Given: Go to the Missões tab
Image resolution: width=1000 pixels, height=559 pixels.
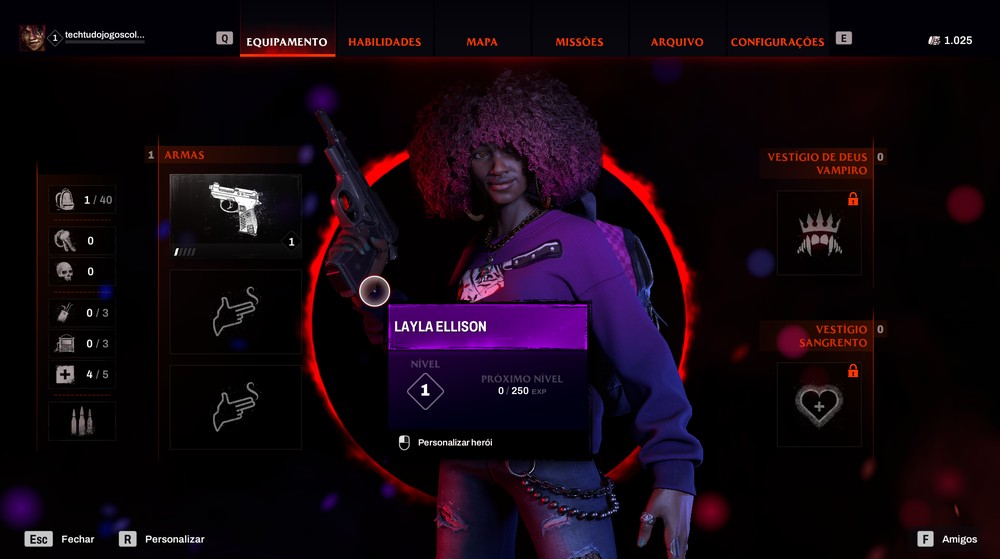Looking at the screenshot, I should coord(579,42).
